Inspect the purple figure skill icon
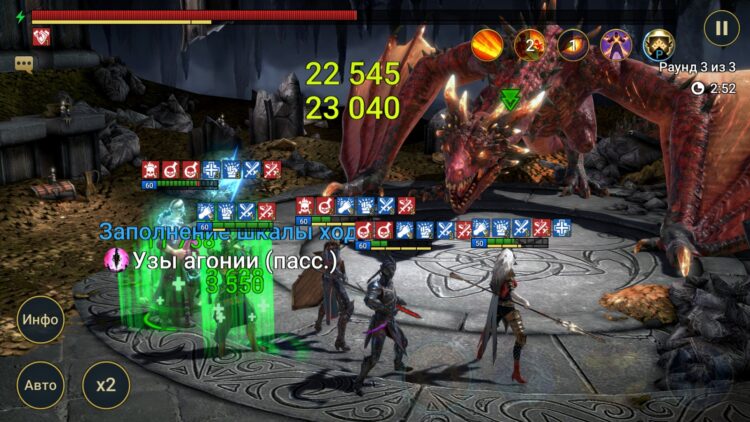 (615, 44)
